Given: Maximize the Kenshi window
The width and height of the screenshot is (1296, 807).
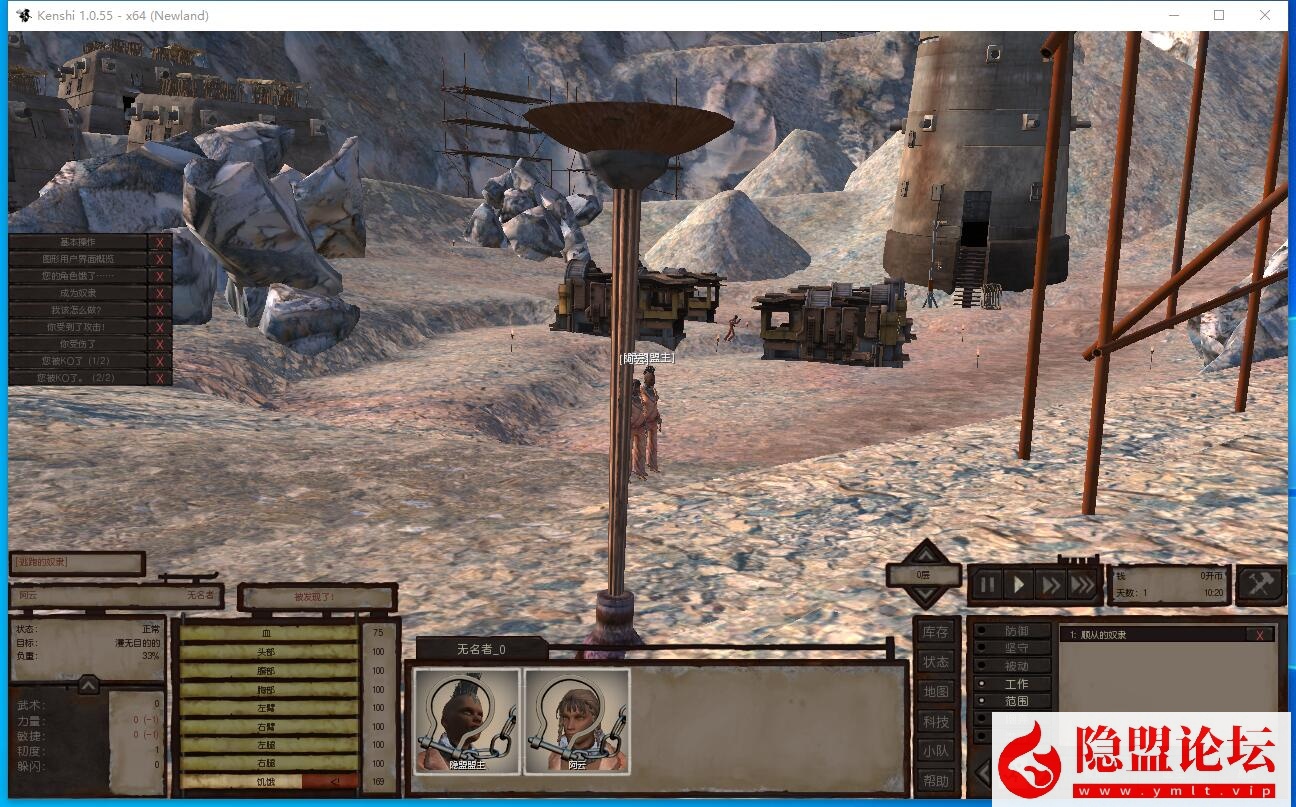Looking at the screenshot, I should click(x=1219, y=15).
